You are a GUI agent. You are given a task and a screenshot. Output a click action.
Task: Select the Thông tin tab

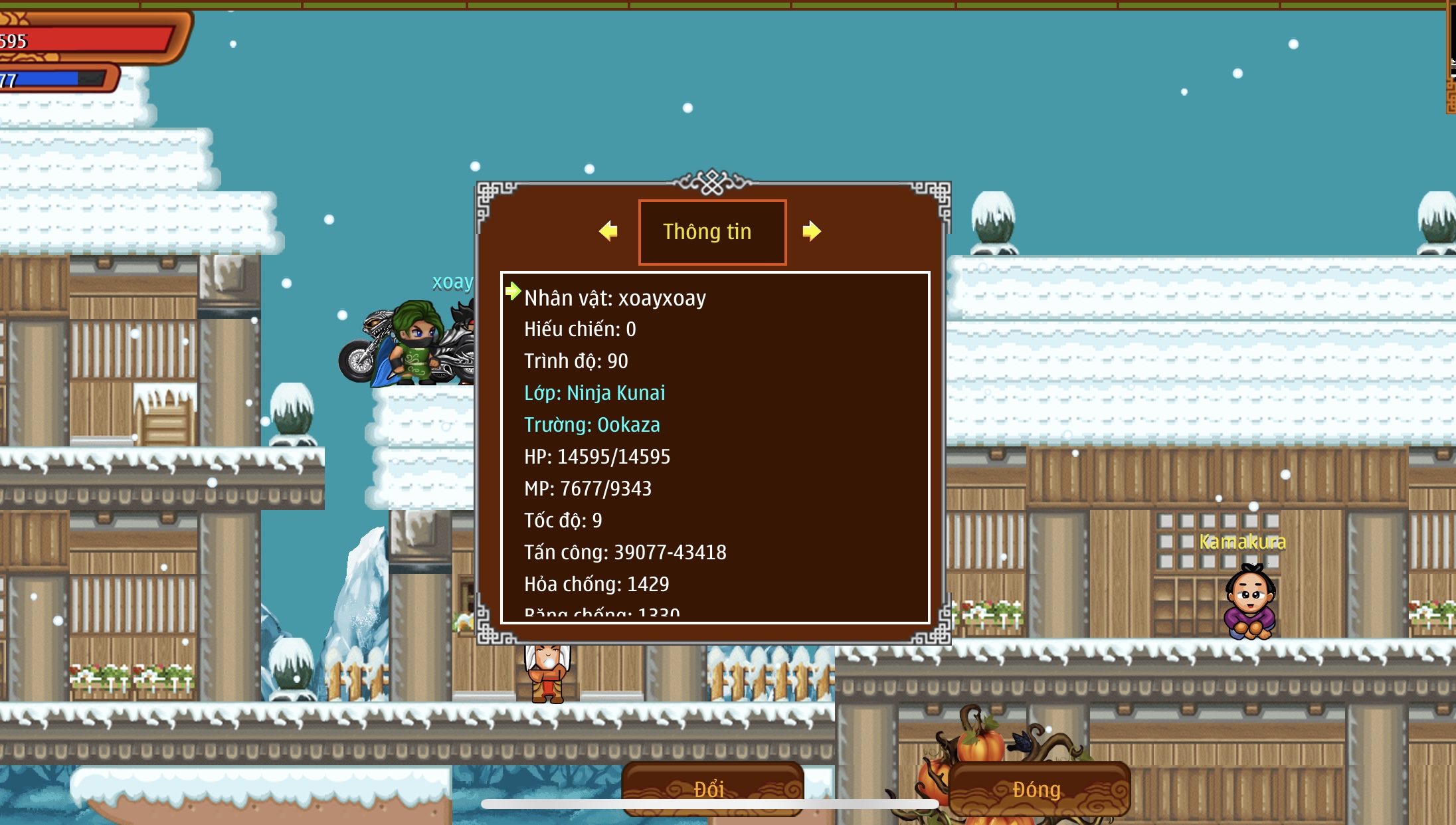tap(712, 232)
